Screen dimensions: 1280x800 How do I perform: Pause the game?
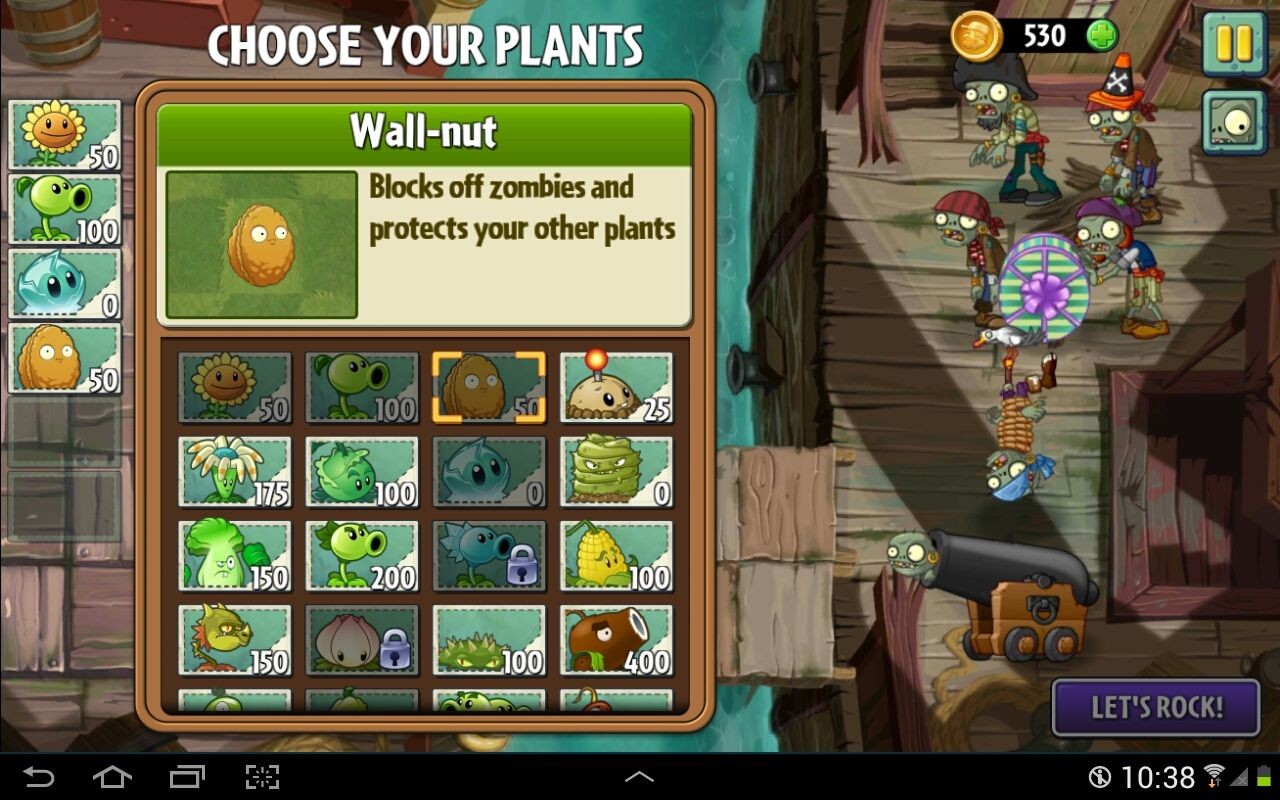pos(1233,44)
